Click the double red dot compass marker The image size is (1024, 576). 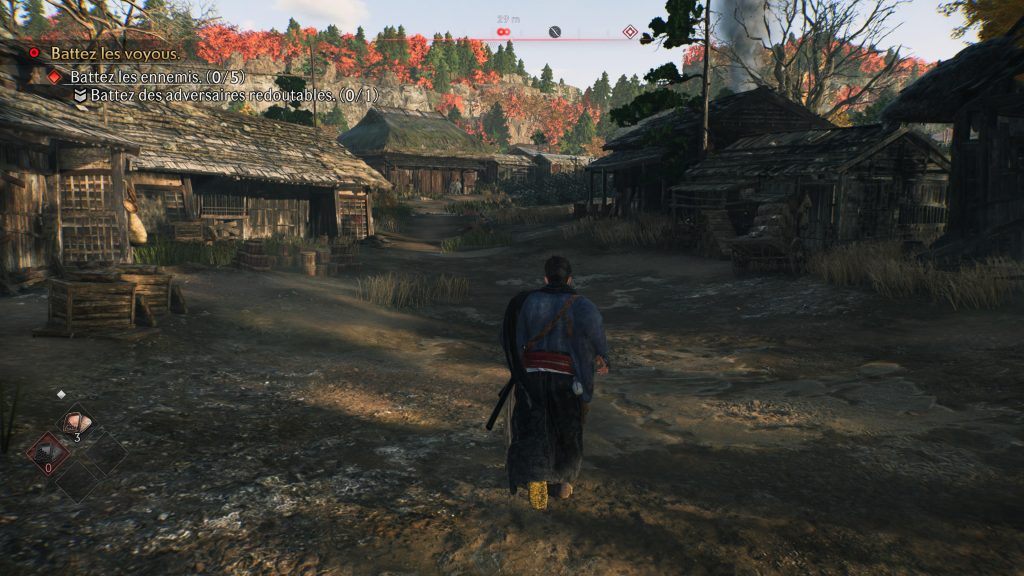(x=503, y=32)
